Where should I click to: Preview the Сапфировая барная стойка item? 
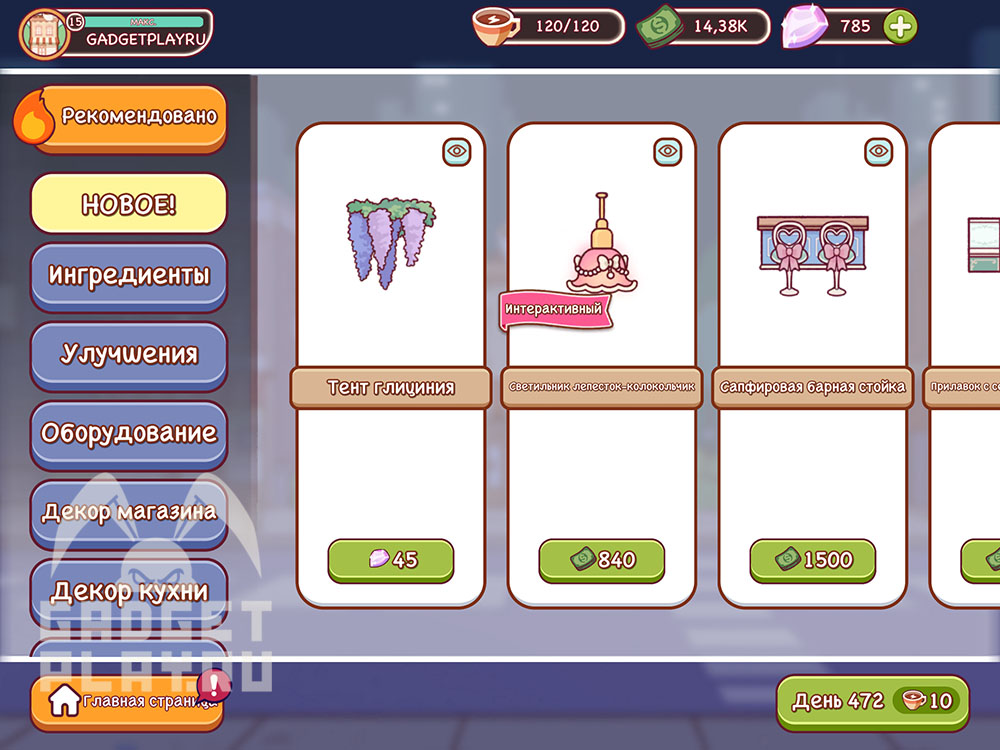pos(879,151)
